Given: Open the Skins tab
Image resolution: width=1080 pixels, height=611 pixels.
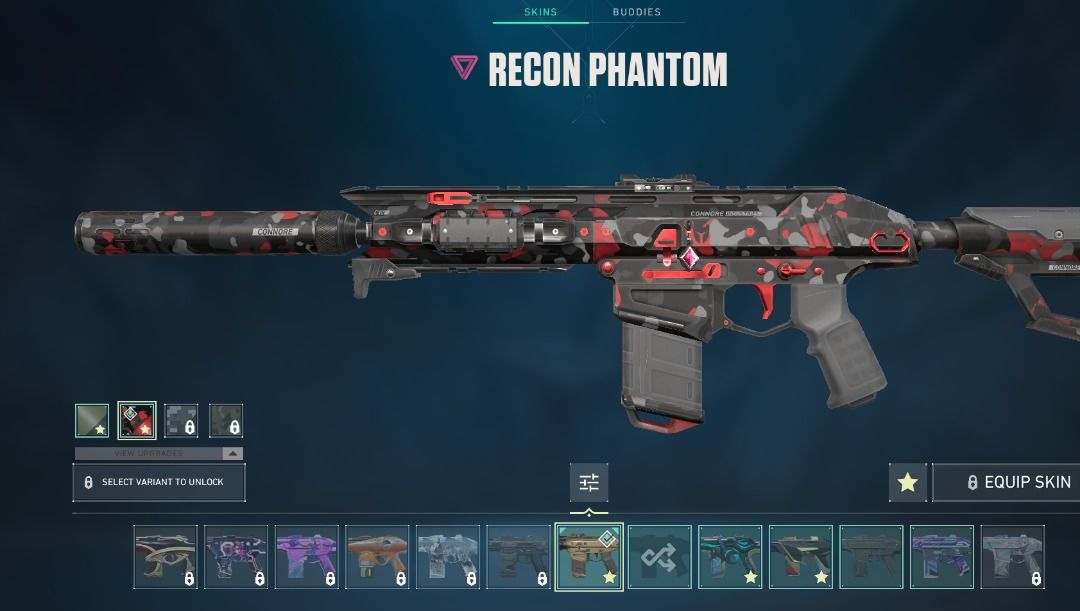Looking at the screenshot, I should tap(541, 12).
